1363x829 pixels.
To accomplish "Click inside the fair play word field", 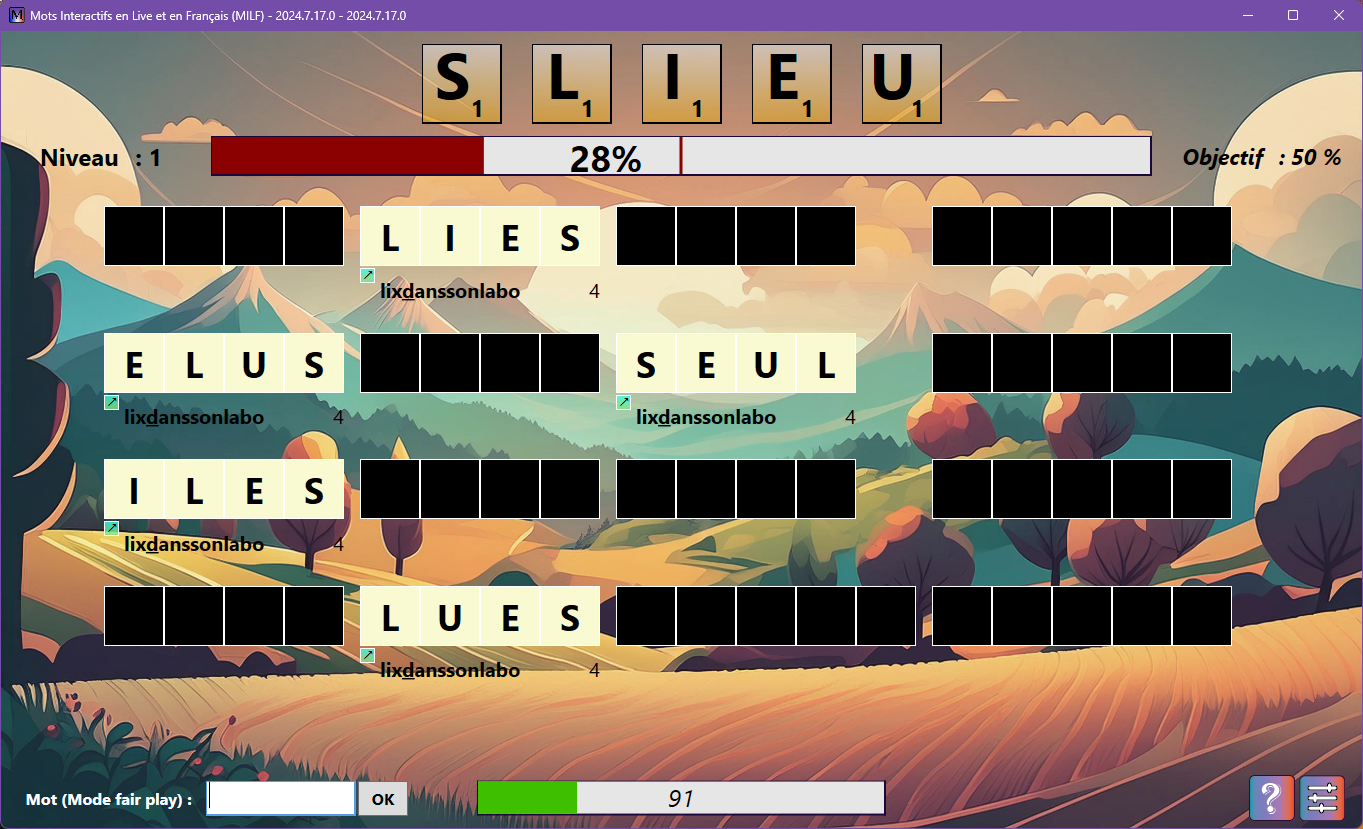I will pyautogui.click(x=280, y=797).
